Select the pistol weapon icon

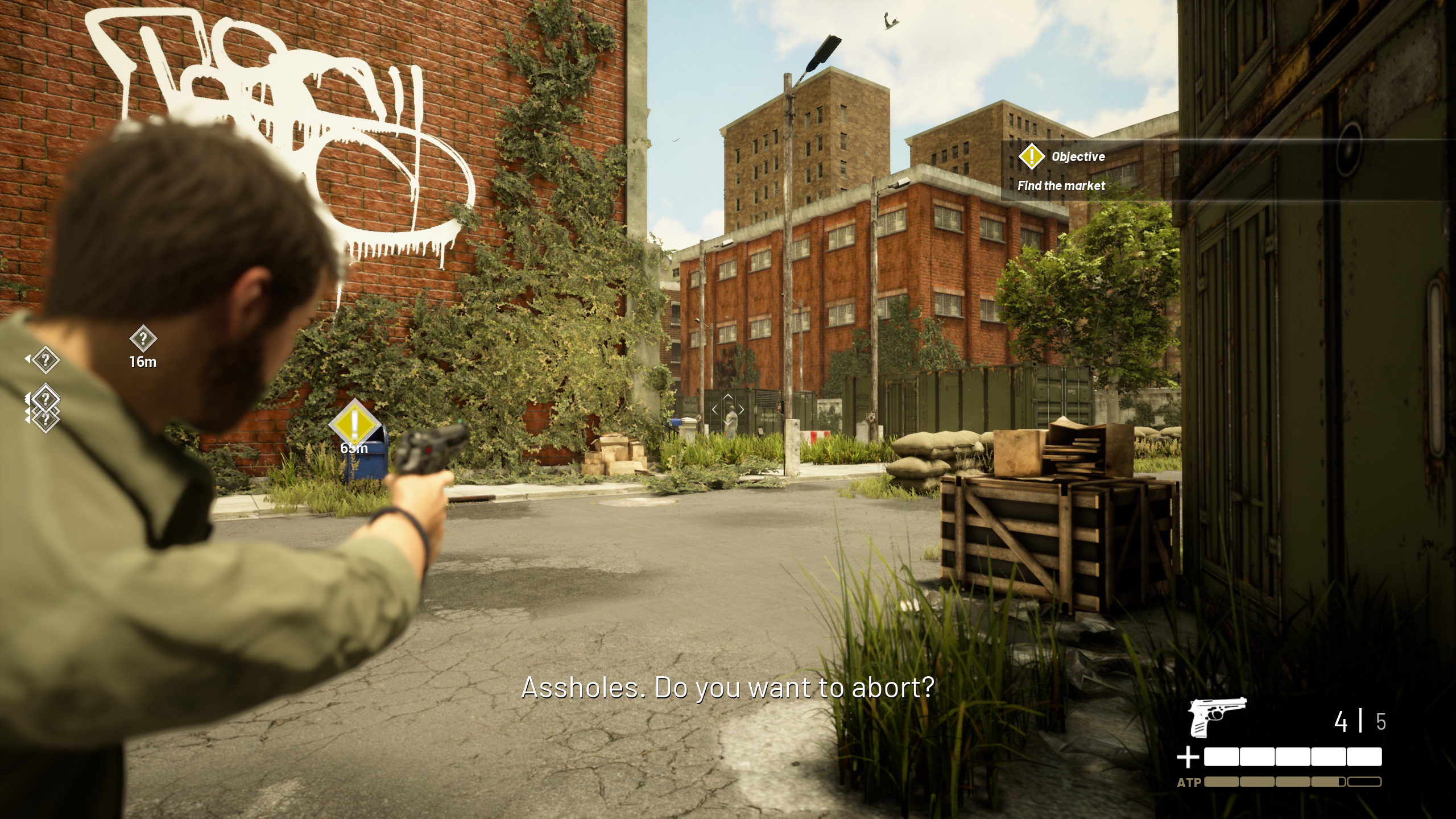pyautogui.click(x=1217, y=717)
